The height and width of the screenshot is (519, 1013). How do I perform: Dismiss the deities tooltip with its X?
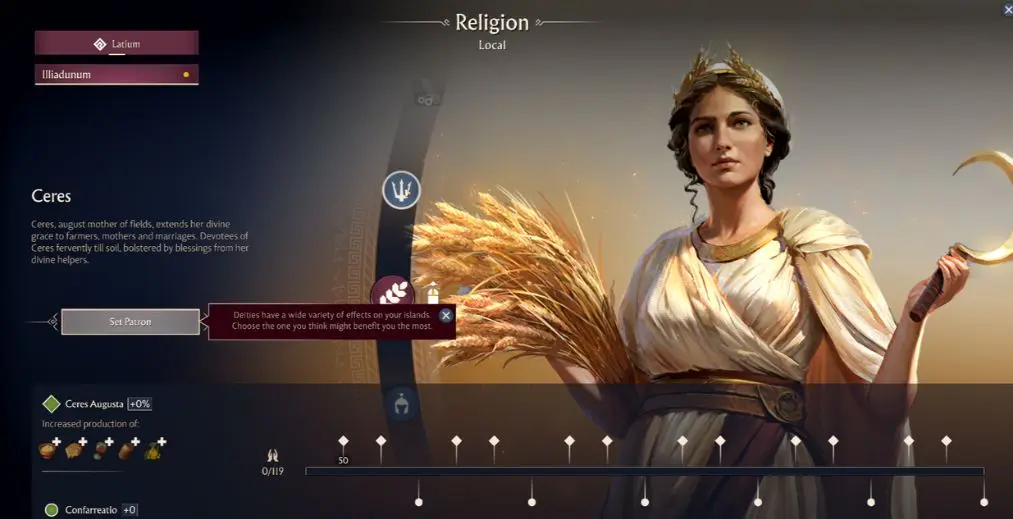coord(446,315)
